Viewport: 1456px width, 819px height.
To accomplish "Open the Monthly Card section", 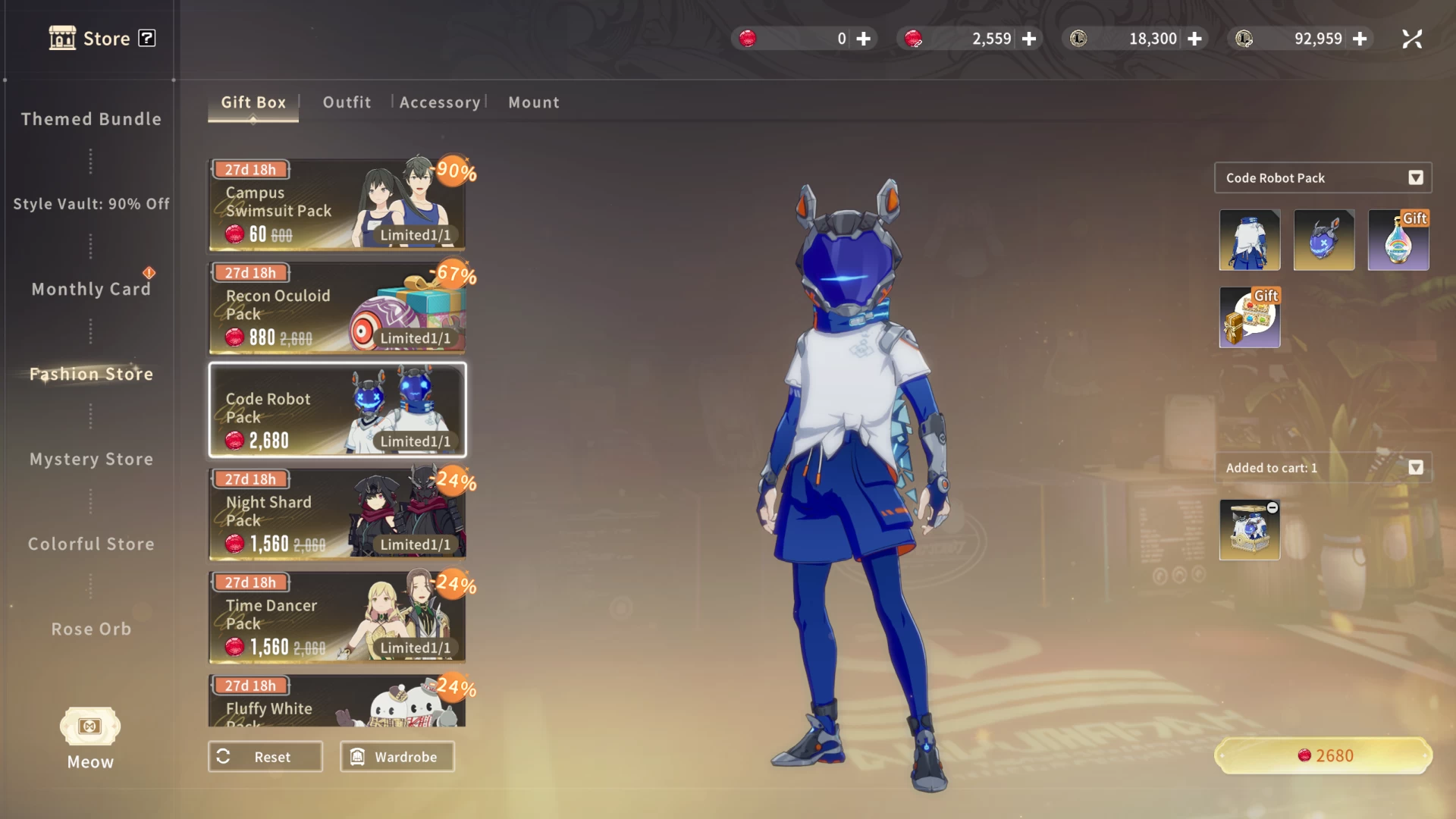I will (x=91, y=289).
